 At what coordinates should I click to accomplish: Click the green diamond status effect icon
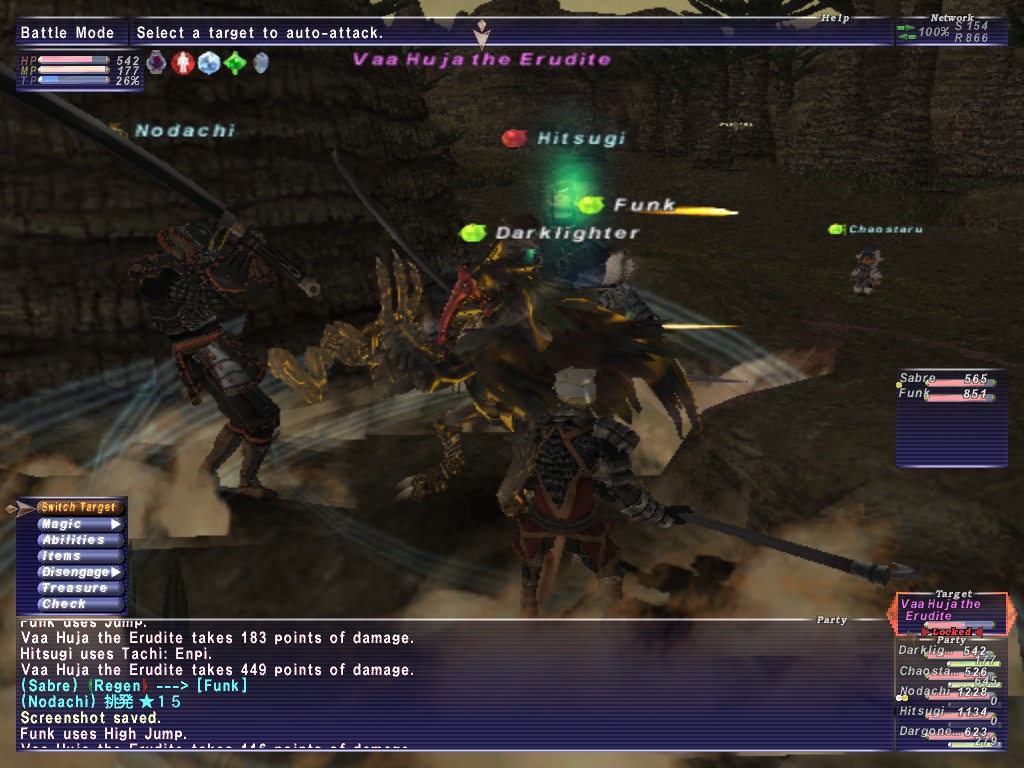[x=234, y=63]
